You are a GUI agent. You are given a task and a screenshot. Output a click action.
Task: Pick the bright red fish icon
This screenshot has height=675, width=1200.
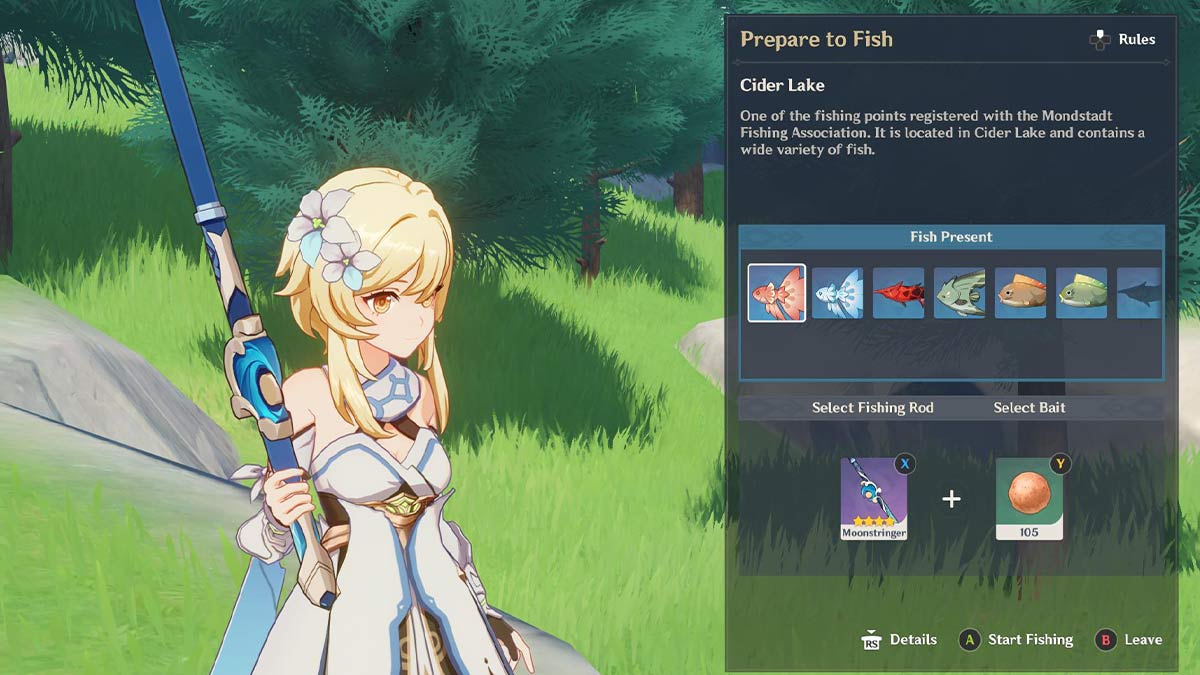(898, 293)
